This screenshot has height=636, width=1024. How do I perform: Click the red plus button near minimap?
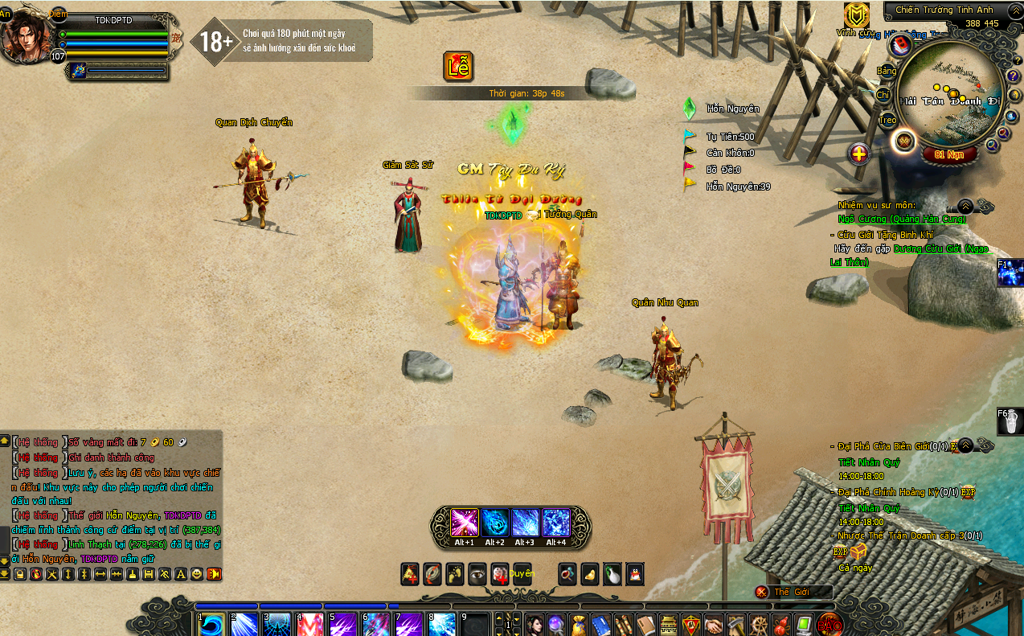point(859,154)
